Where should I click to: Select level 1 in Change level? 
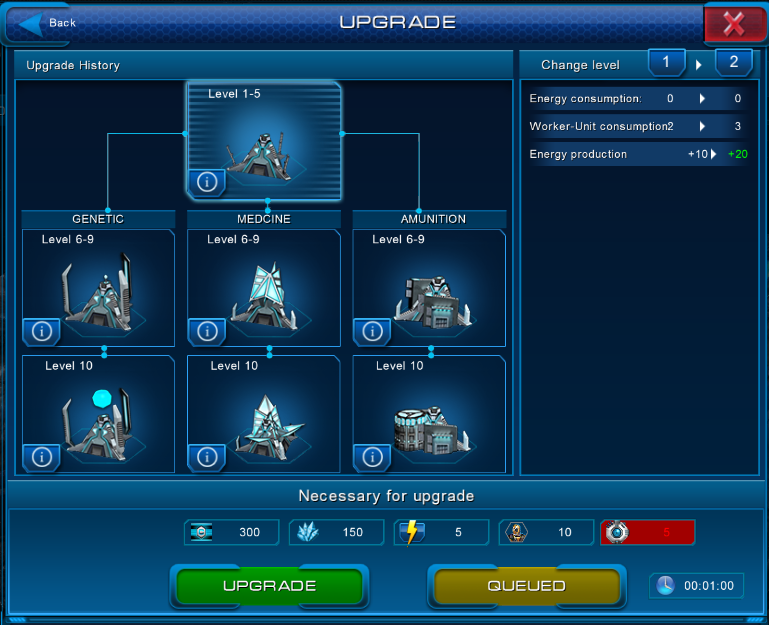click(x=665, y=62)
